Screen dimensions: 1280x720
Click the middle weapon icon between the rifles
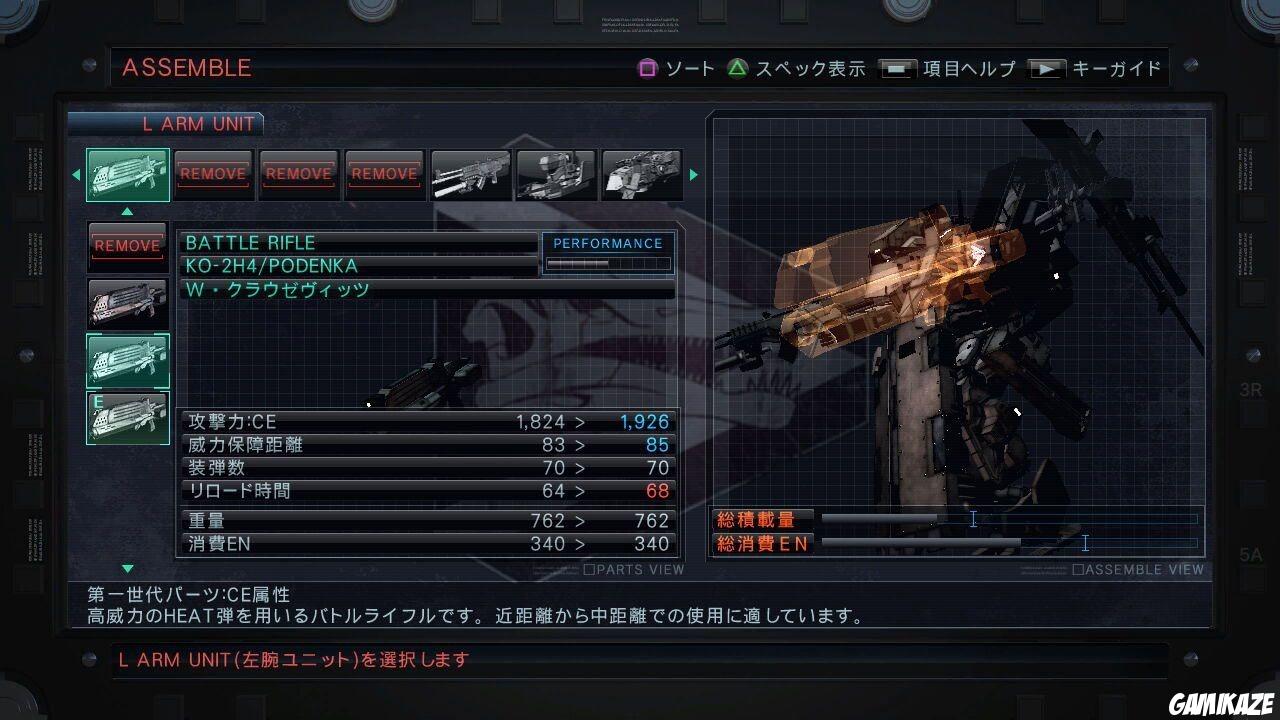[x=556, y=174]
